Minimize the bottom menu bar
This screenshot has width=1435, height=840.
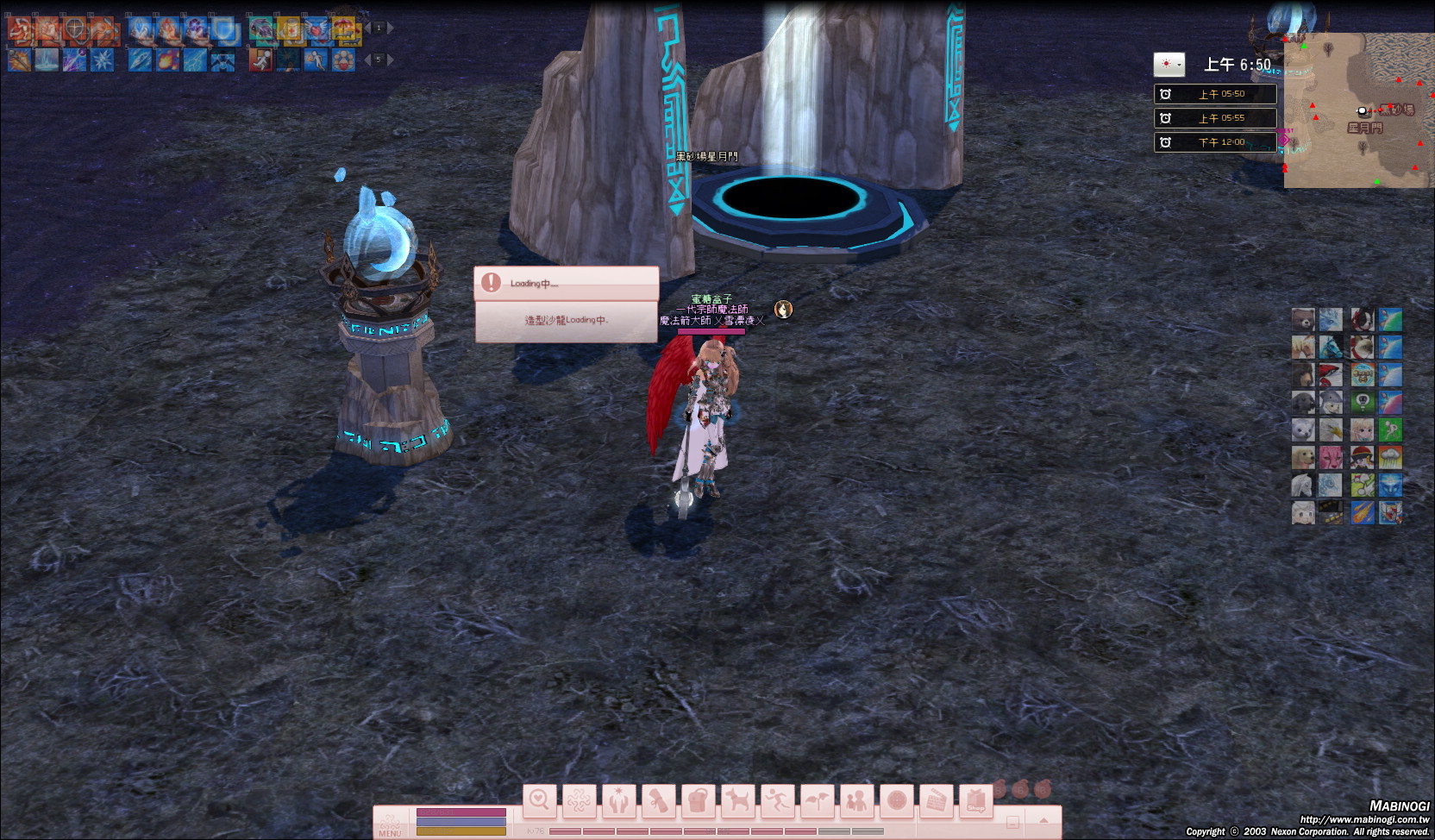click(x=1013, y=823)
